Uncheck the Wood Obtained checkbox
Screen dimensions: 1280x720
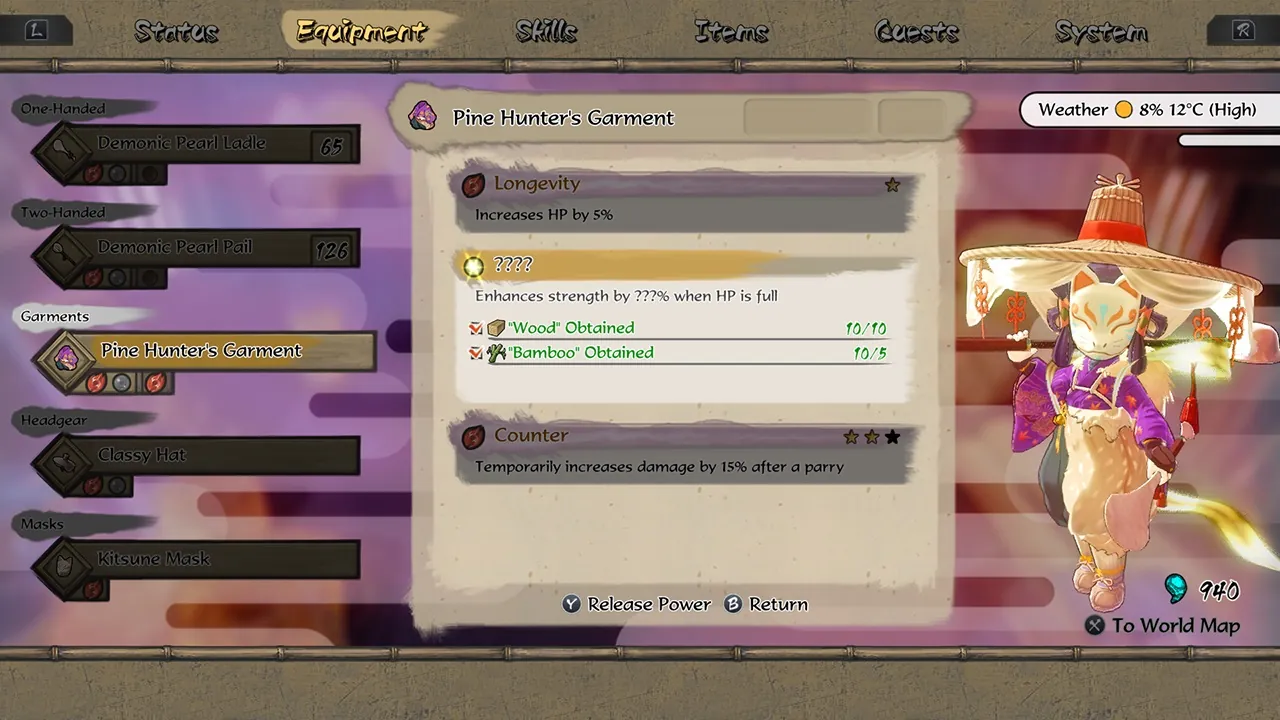click(475, 327)
